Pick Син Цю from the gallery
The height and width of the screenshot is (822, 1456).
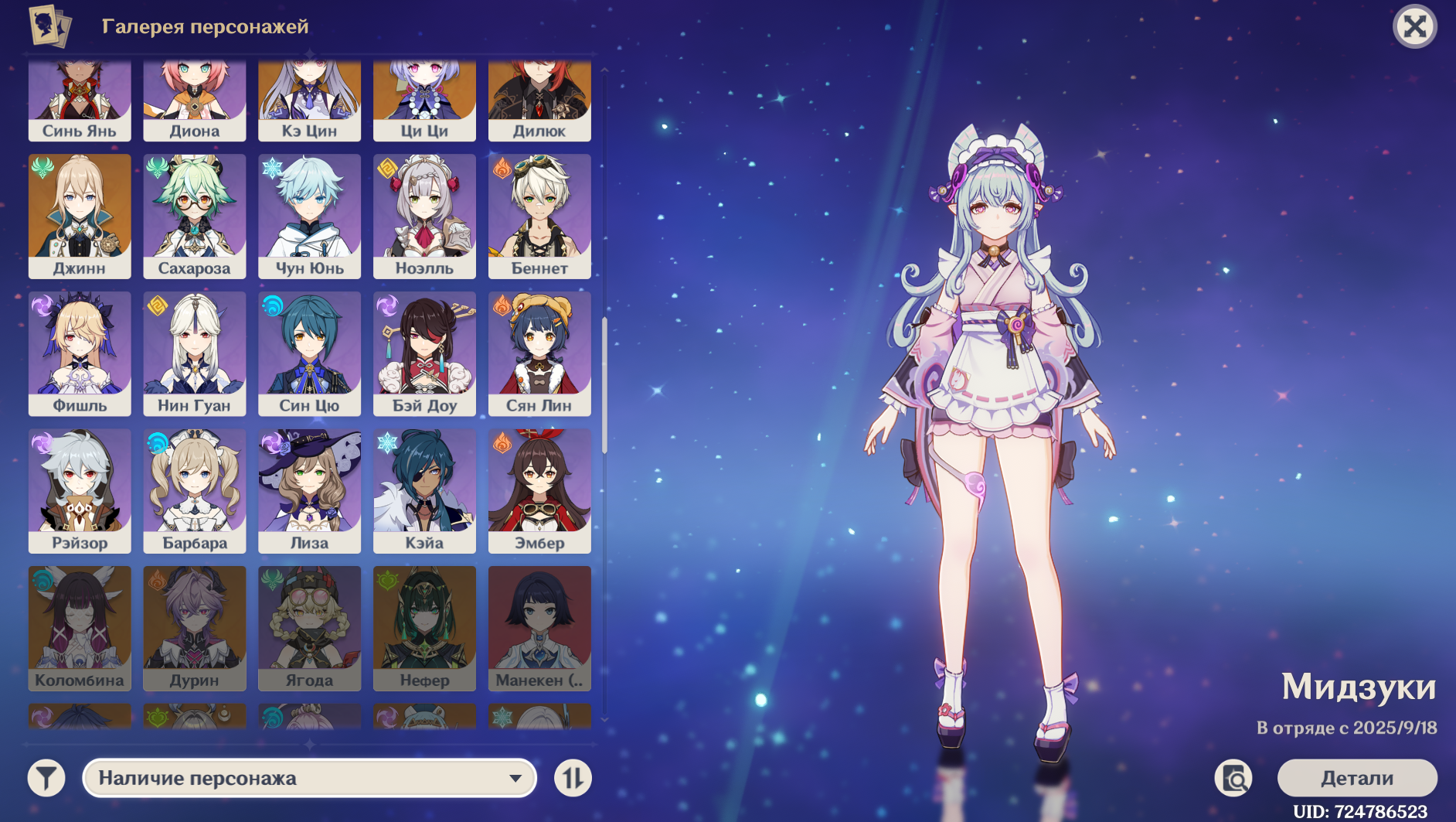309,353
